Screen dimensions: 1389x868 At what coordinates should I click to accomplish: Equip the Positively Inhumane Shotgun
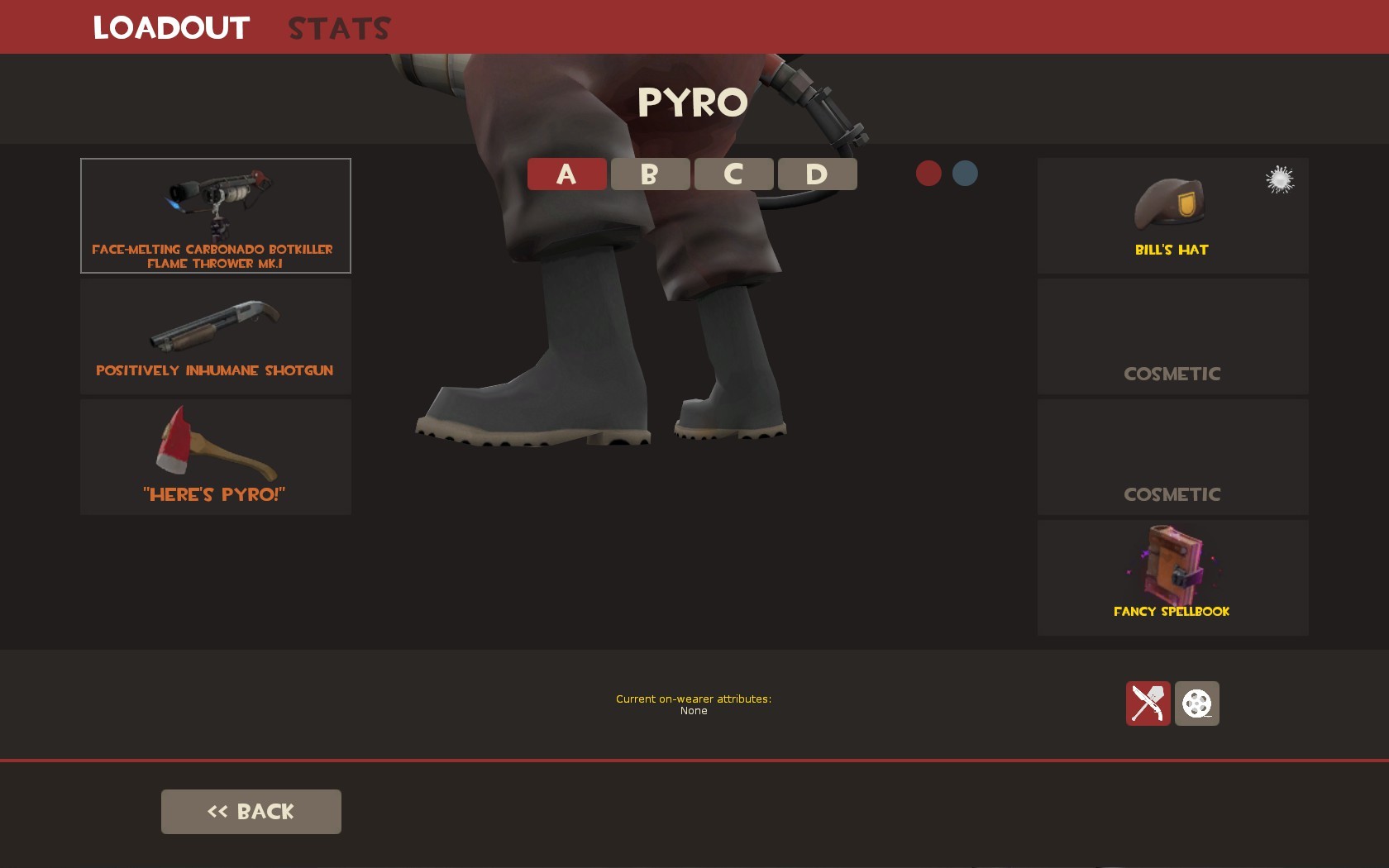215,336
